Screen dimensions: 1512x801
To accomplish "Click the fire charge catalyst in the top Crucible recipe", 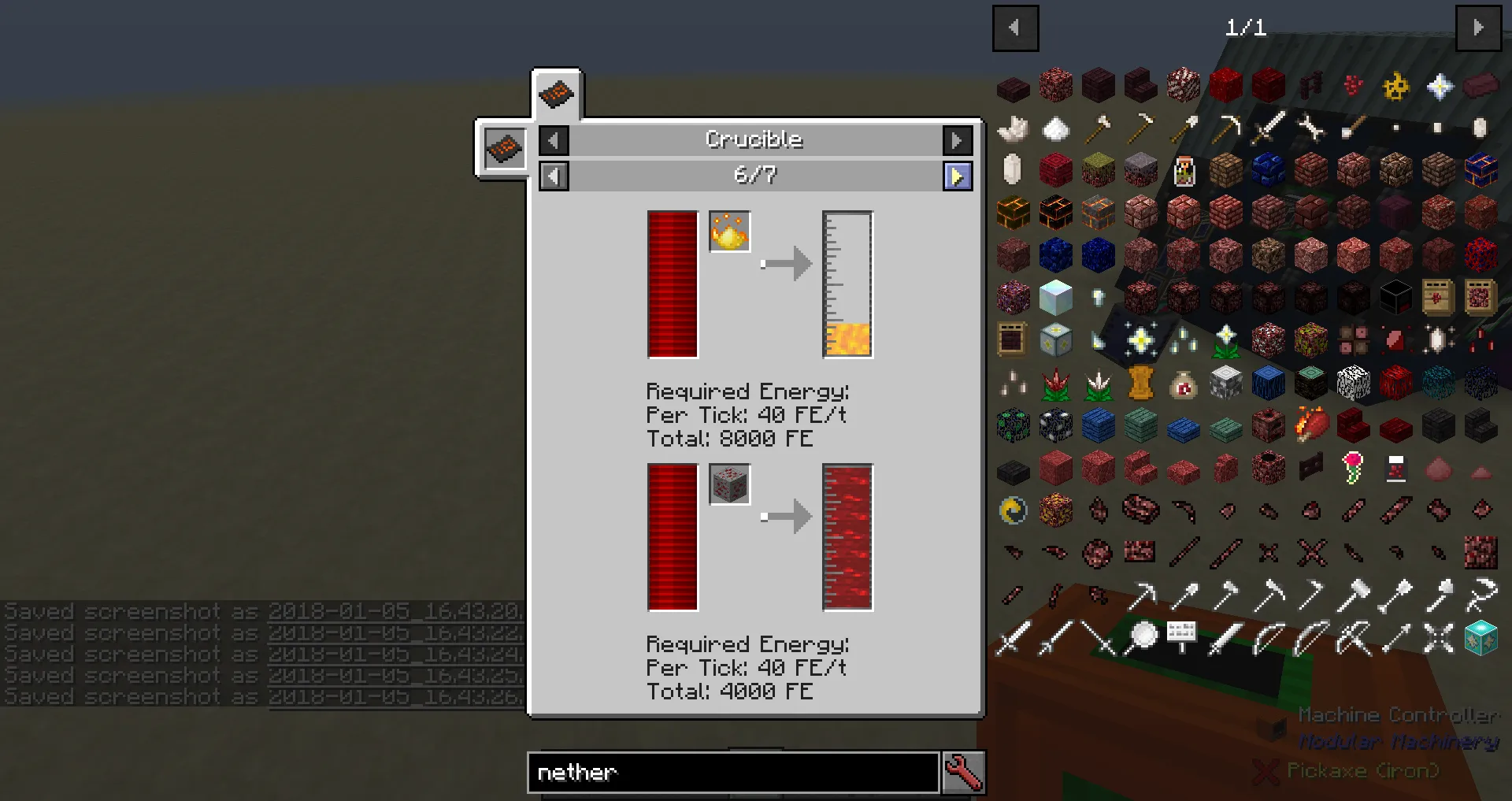I will tap(729, 231).
